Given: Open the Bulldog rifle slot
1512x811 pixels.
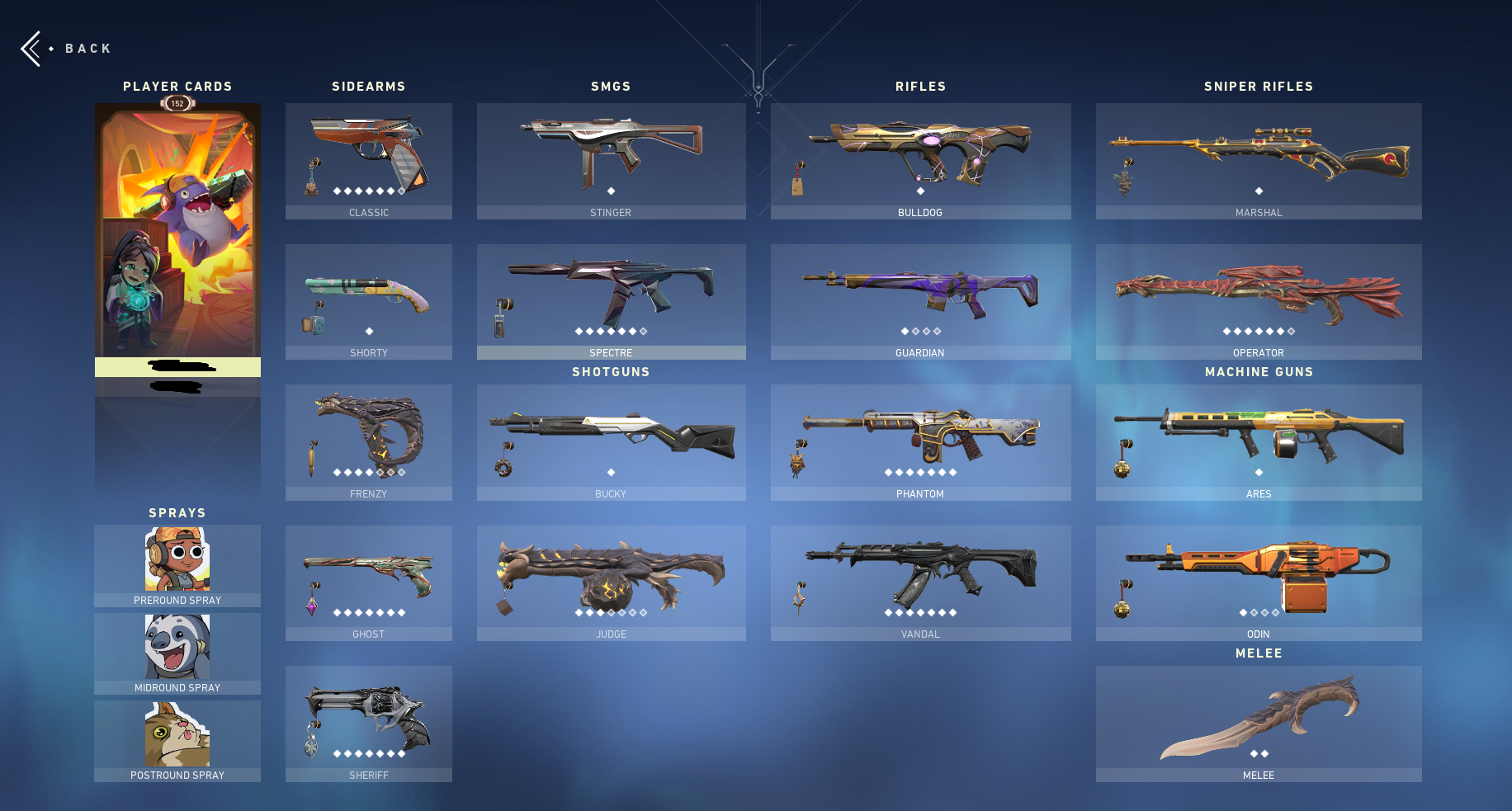Looking at the screenshot, I should click(x=920, y=161).
